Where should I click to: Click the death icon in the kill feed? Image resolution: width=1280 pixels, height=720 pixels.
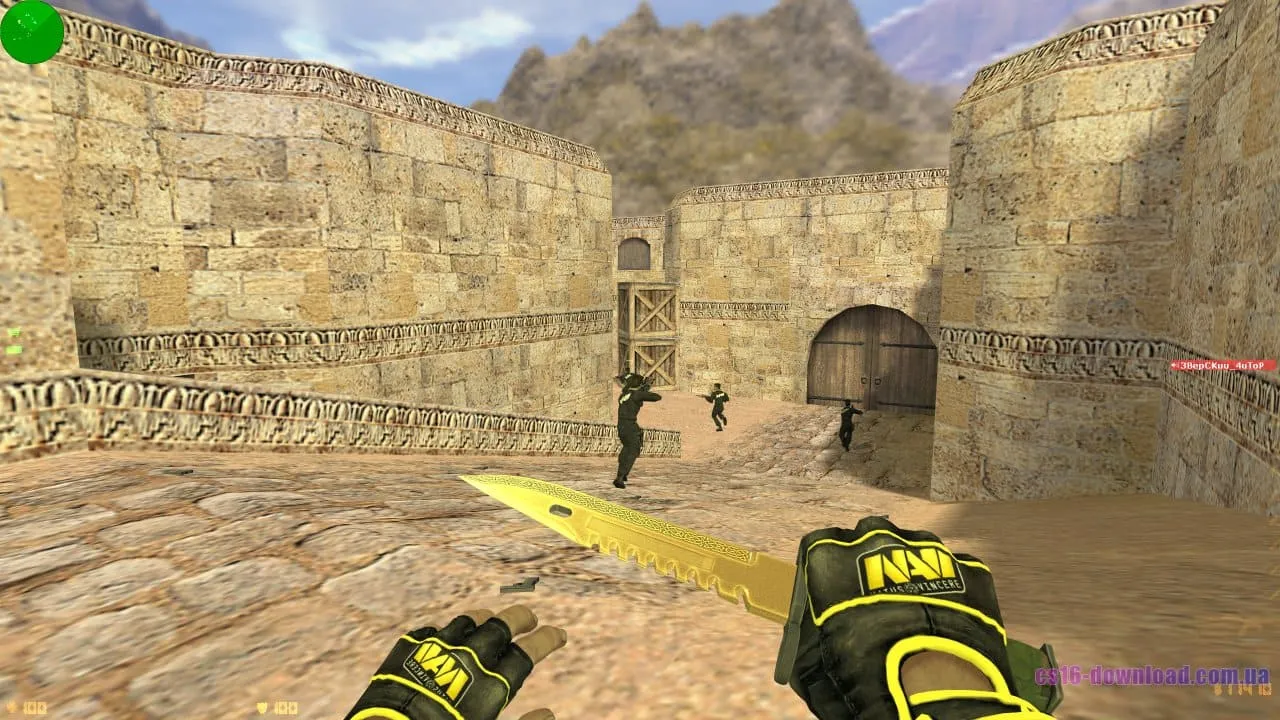pos(1176,367)
